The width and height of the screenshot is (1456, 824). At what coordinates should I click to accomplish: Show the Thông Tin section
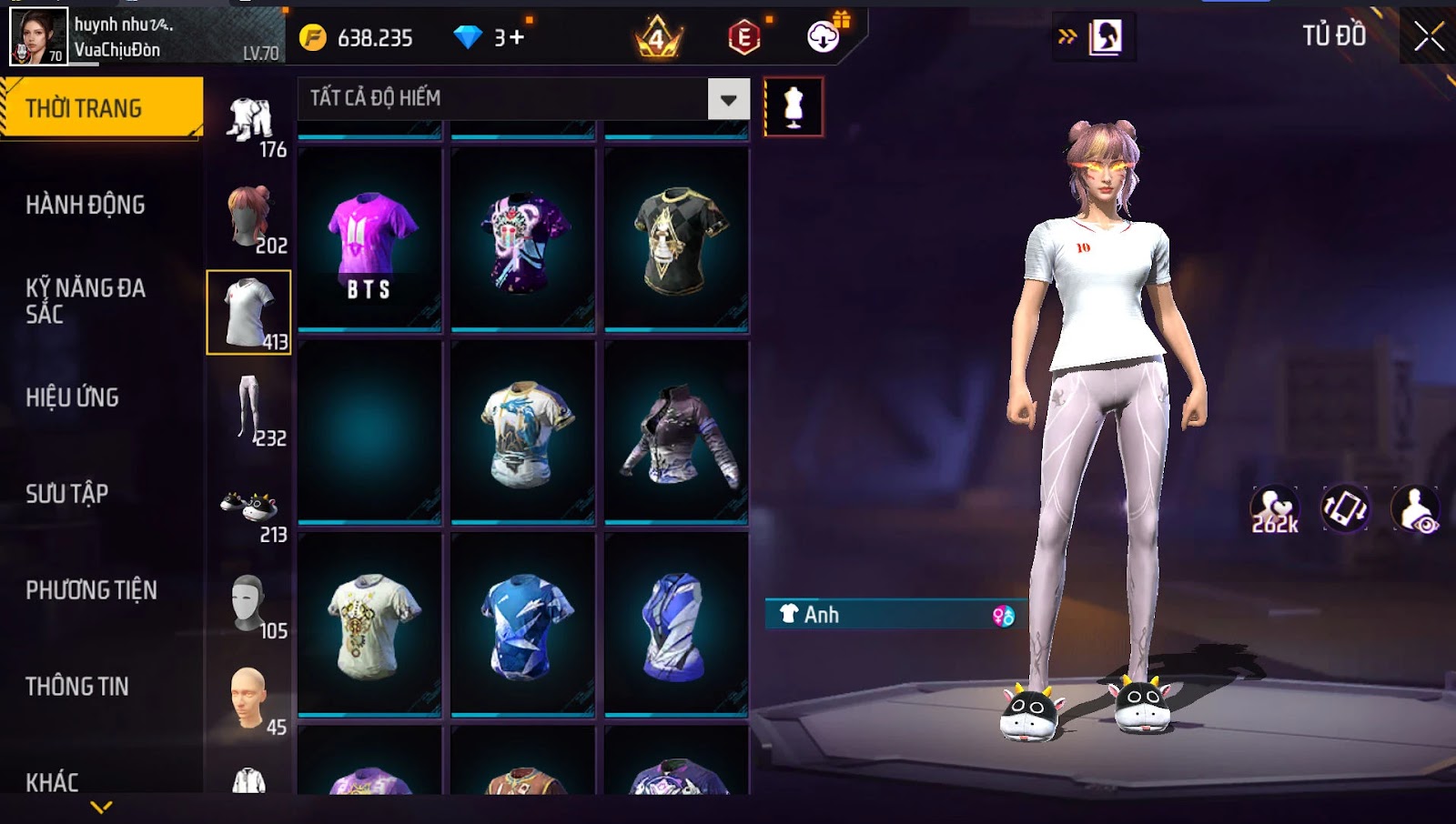[x=77, y=687]
